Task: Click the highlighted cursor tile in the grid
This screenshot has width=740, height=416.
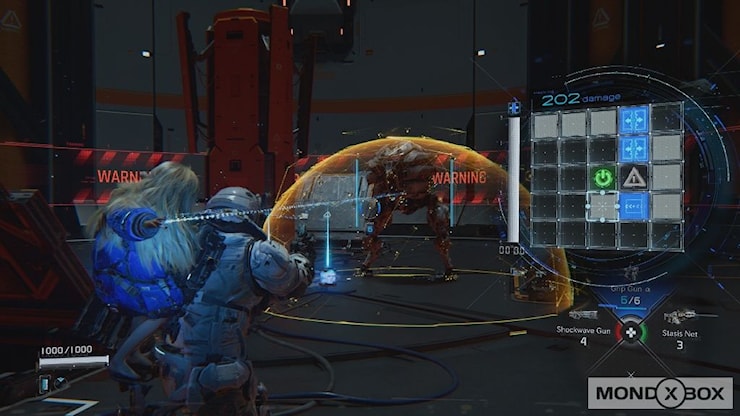Action: coord(603,206)
